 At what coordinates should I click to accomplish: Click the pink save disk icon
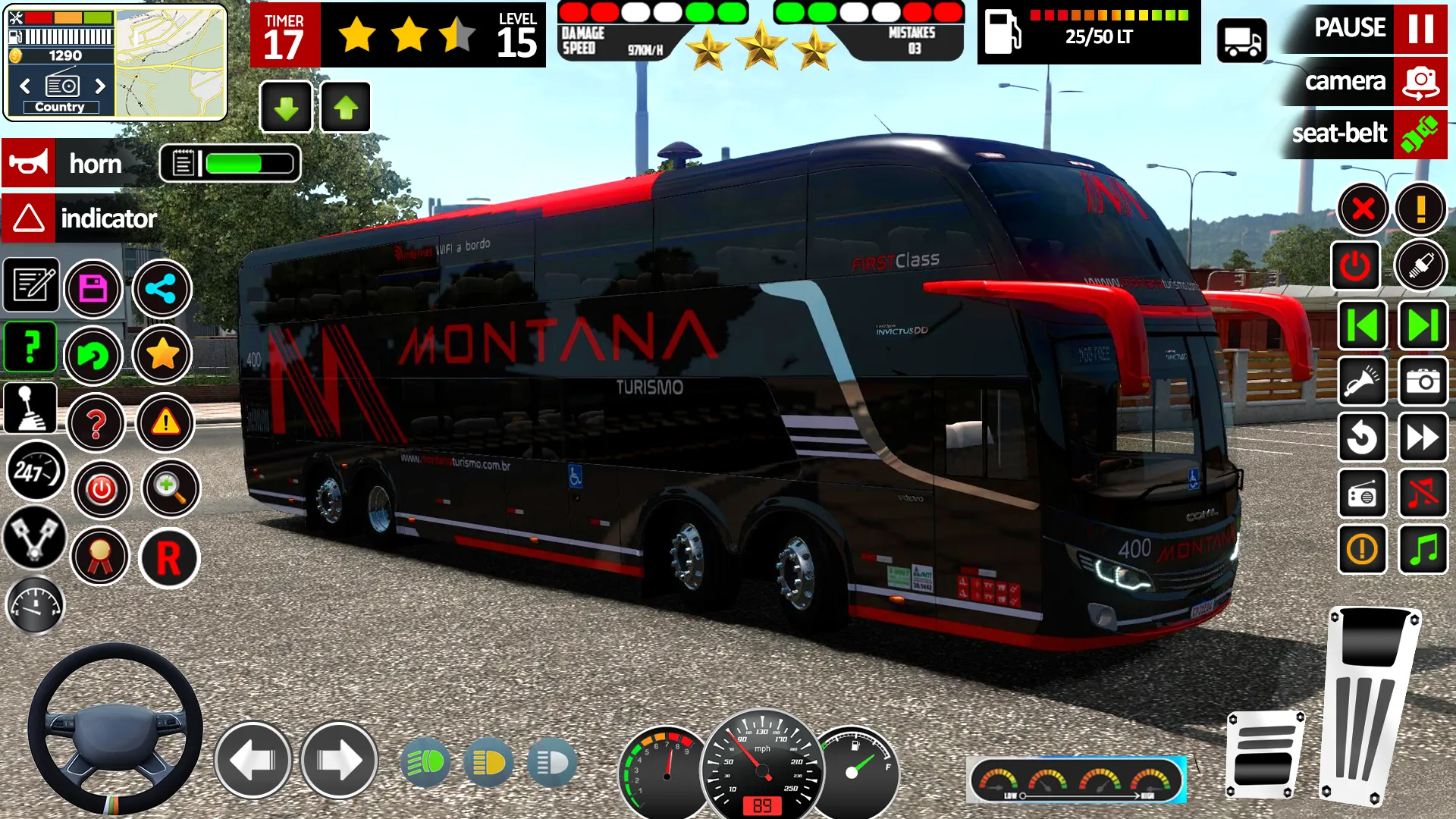pyautogui.click(x=93, y=289)
